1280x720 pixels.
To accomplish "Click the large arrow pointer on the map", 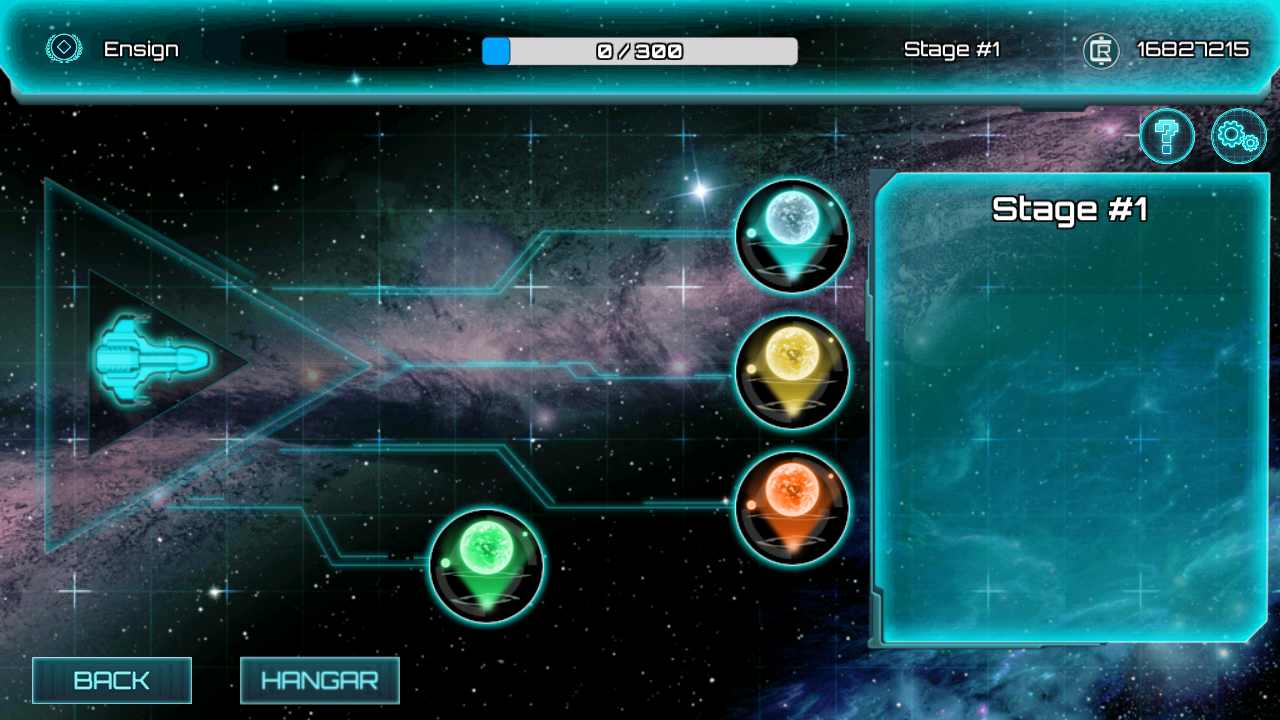I will point(300,365).
